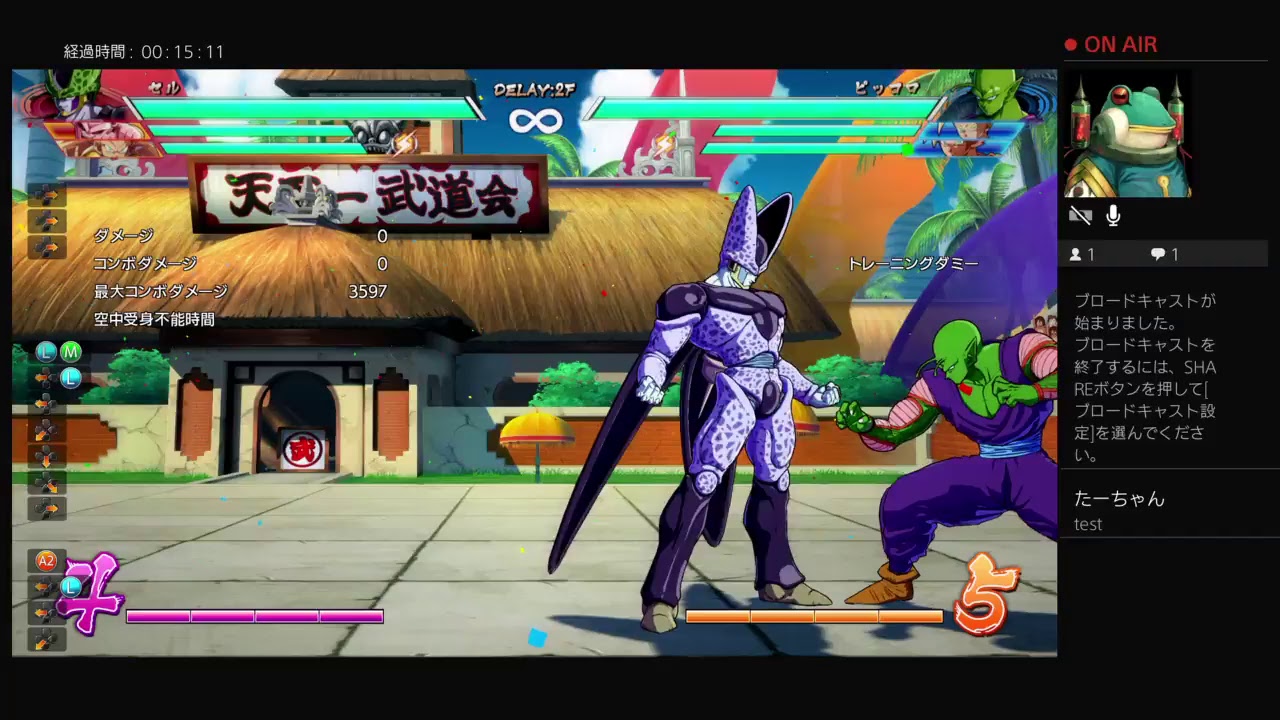This screenshot has width=1280, height=720.
Task: Click the "test" chat message
Action: tap(1088, 524)
